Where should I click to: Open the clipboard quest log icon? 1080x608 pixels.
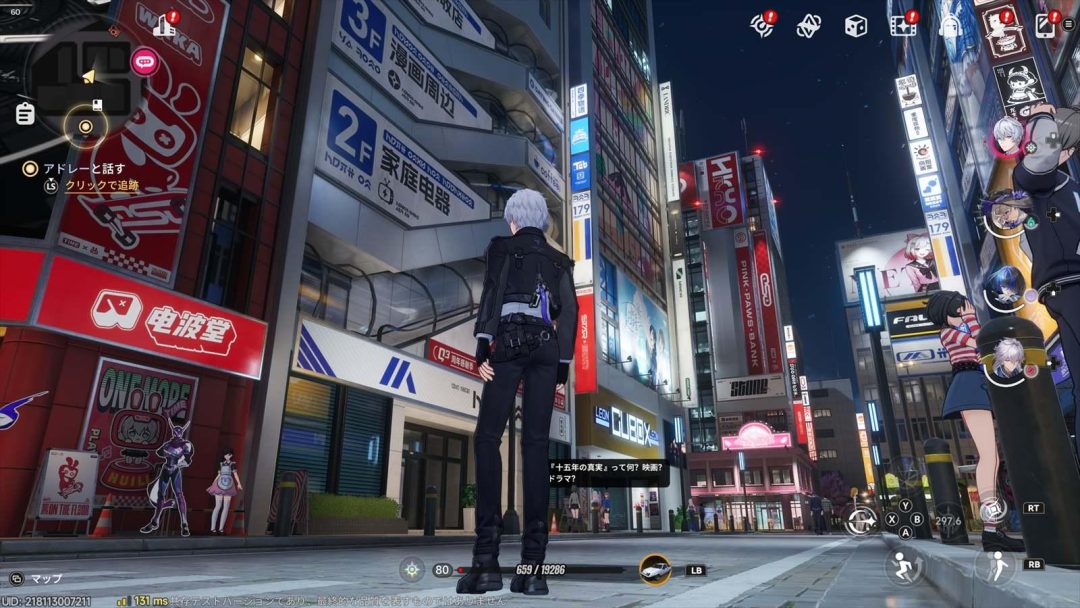(24, 114)
